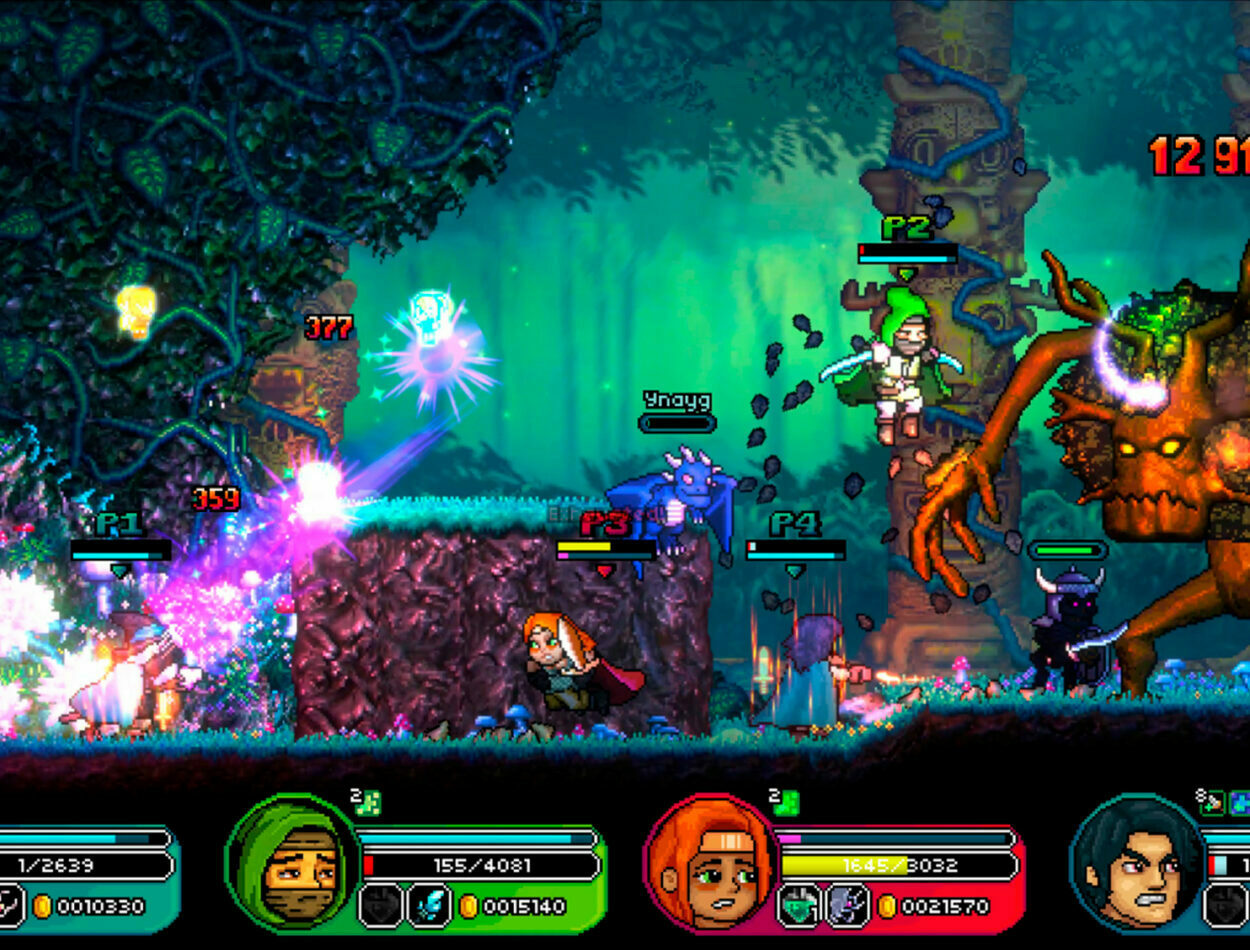Click the green buff icon above green panel
Viewport: 1250px width, 950px height.
[367, 803]
